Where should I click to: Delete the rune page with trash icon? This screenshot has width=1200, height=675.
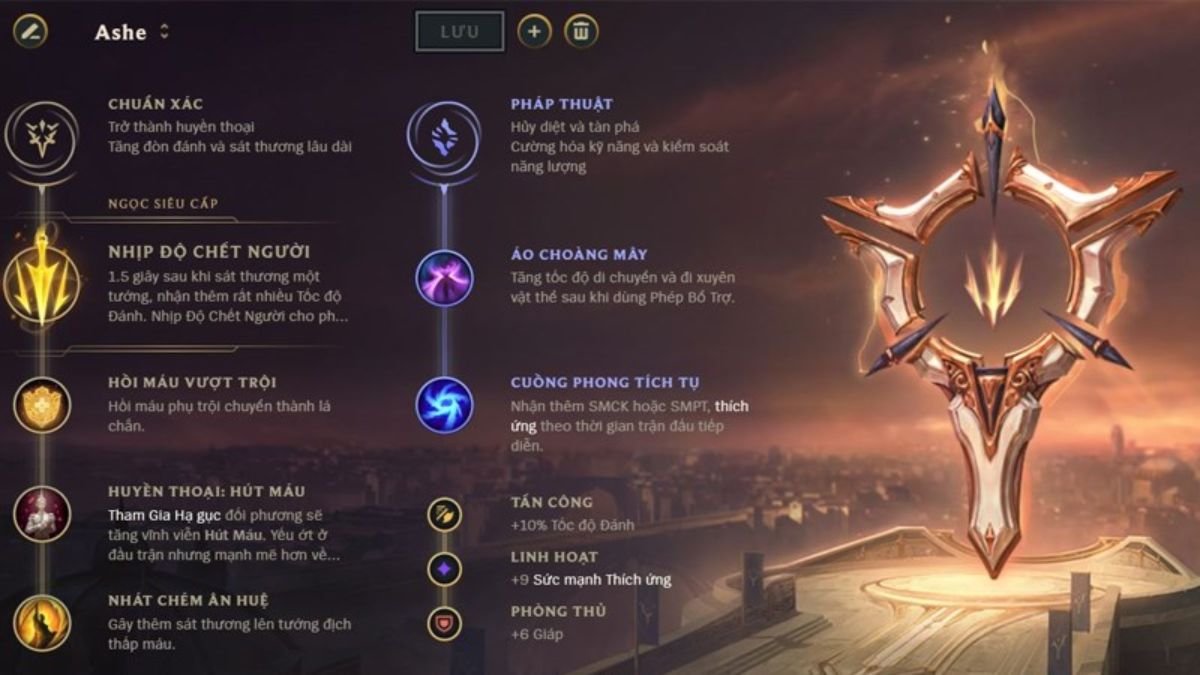581,31
